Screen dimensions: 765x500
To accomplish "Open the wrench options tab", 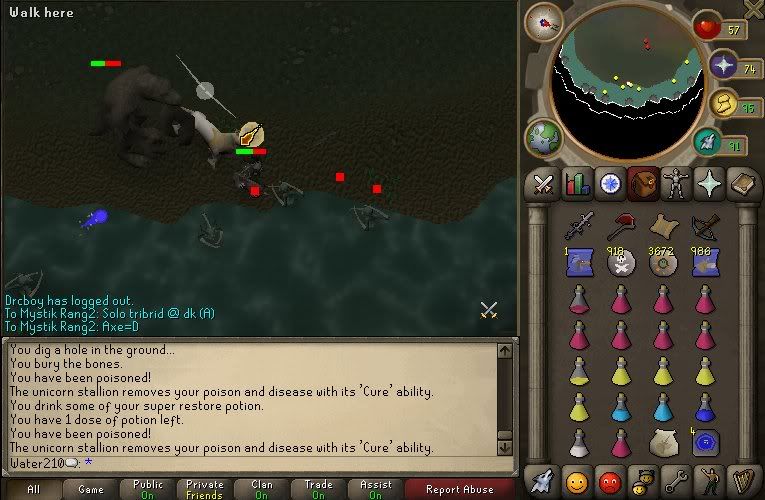I will (x=678, y=477).
